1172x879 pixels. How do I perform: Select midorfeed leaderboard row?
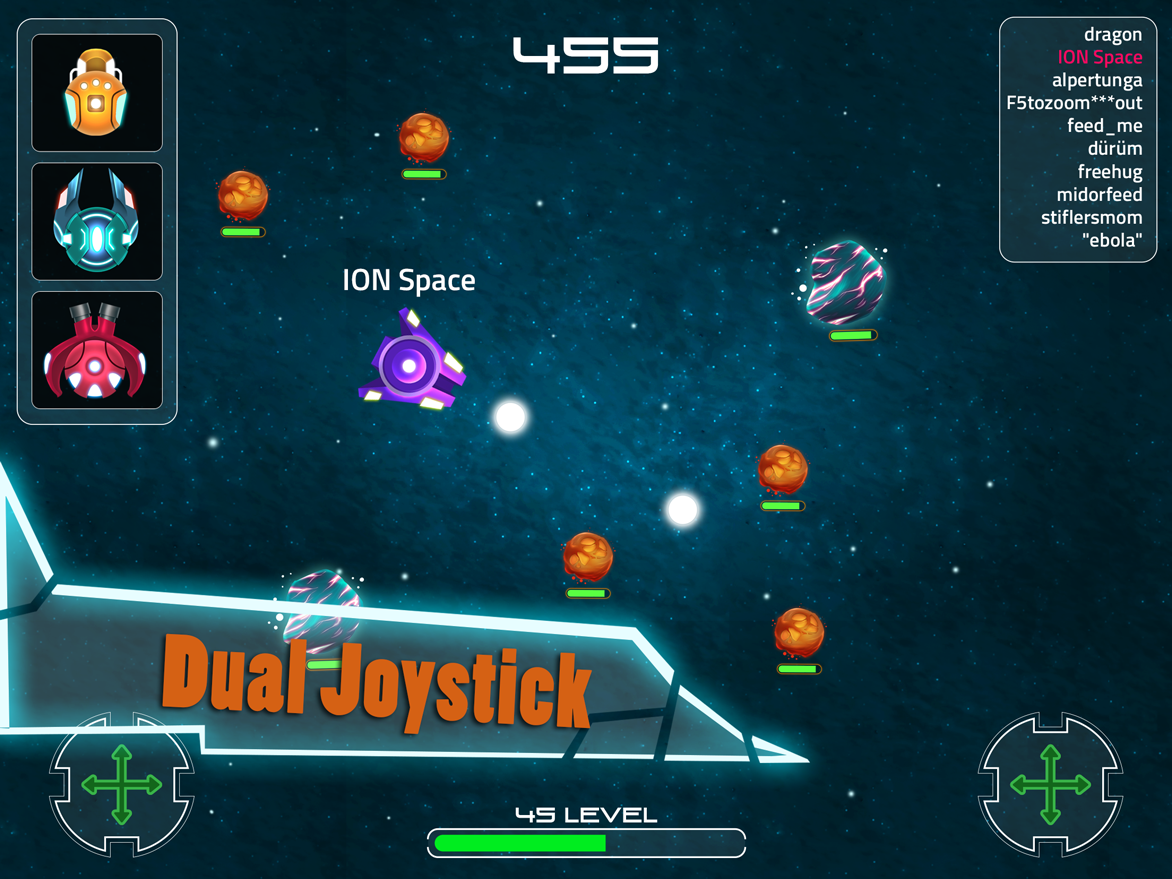(1099, 195)
